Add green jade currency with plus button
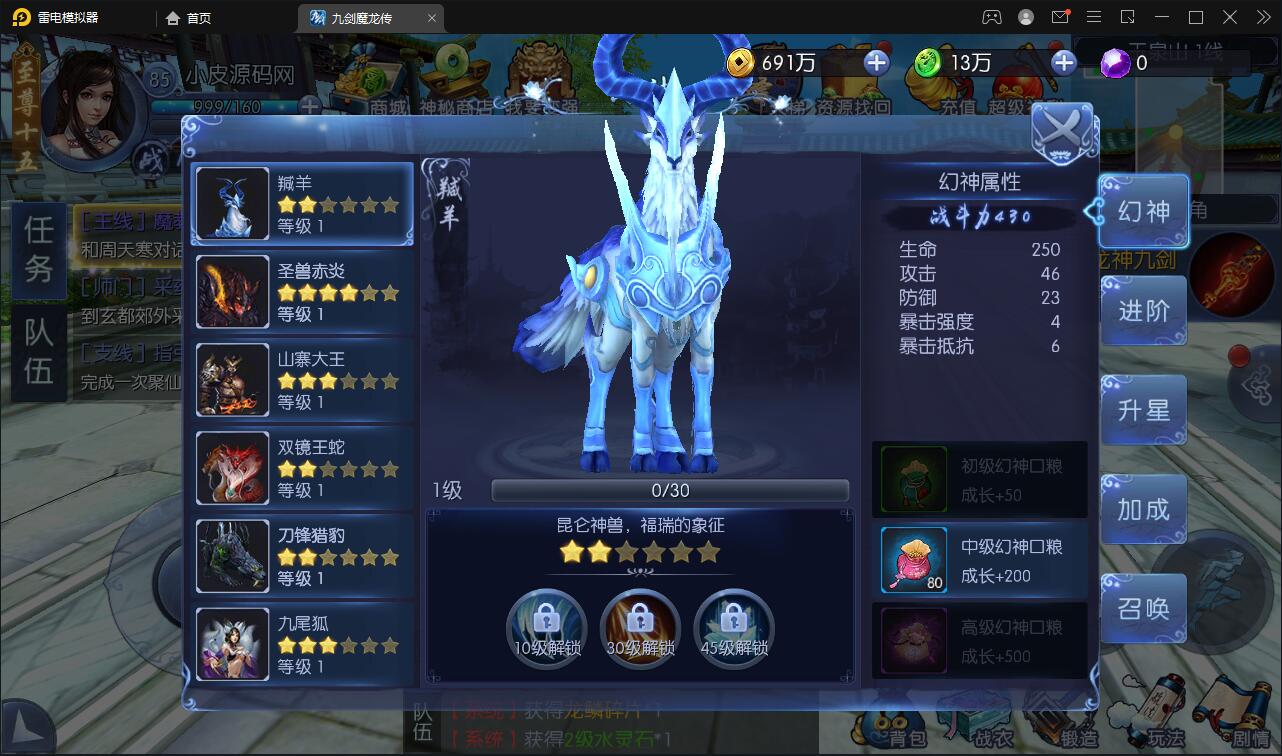Image resolution: width=1282 pixels, height=756 pixels. [x=1064, y=63]
